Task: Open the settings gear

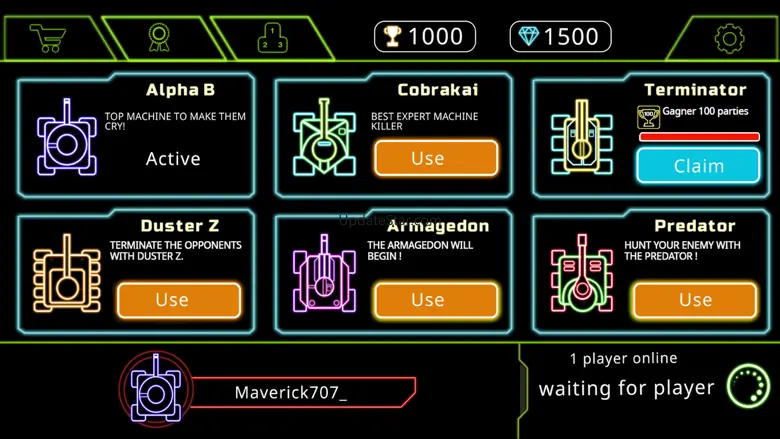Action: [729, 39]
